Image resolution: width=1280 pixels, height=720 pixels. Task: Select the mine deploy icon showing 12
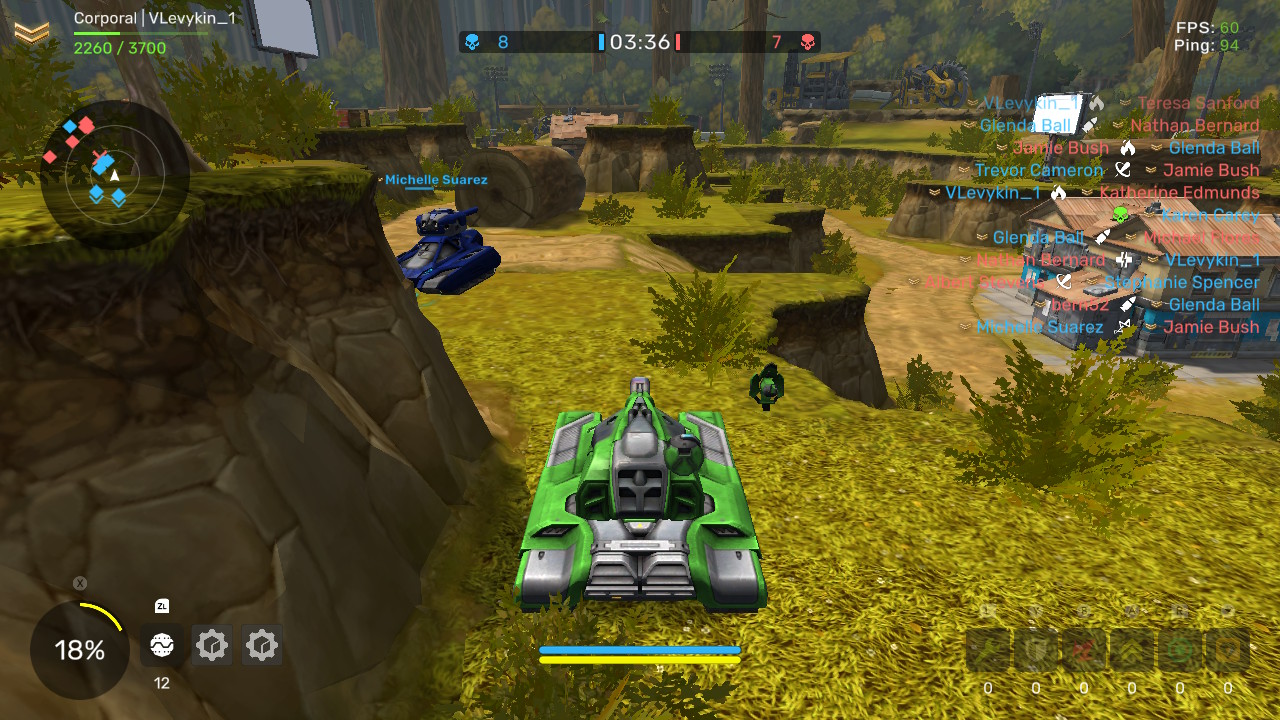[x=161, y=646]
